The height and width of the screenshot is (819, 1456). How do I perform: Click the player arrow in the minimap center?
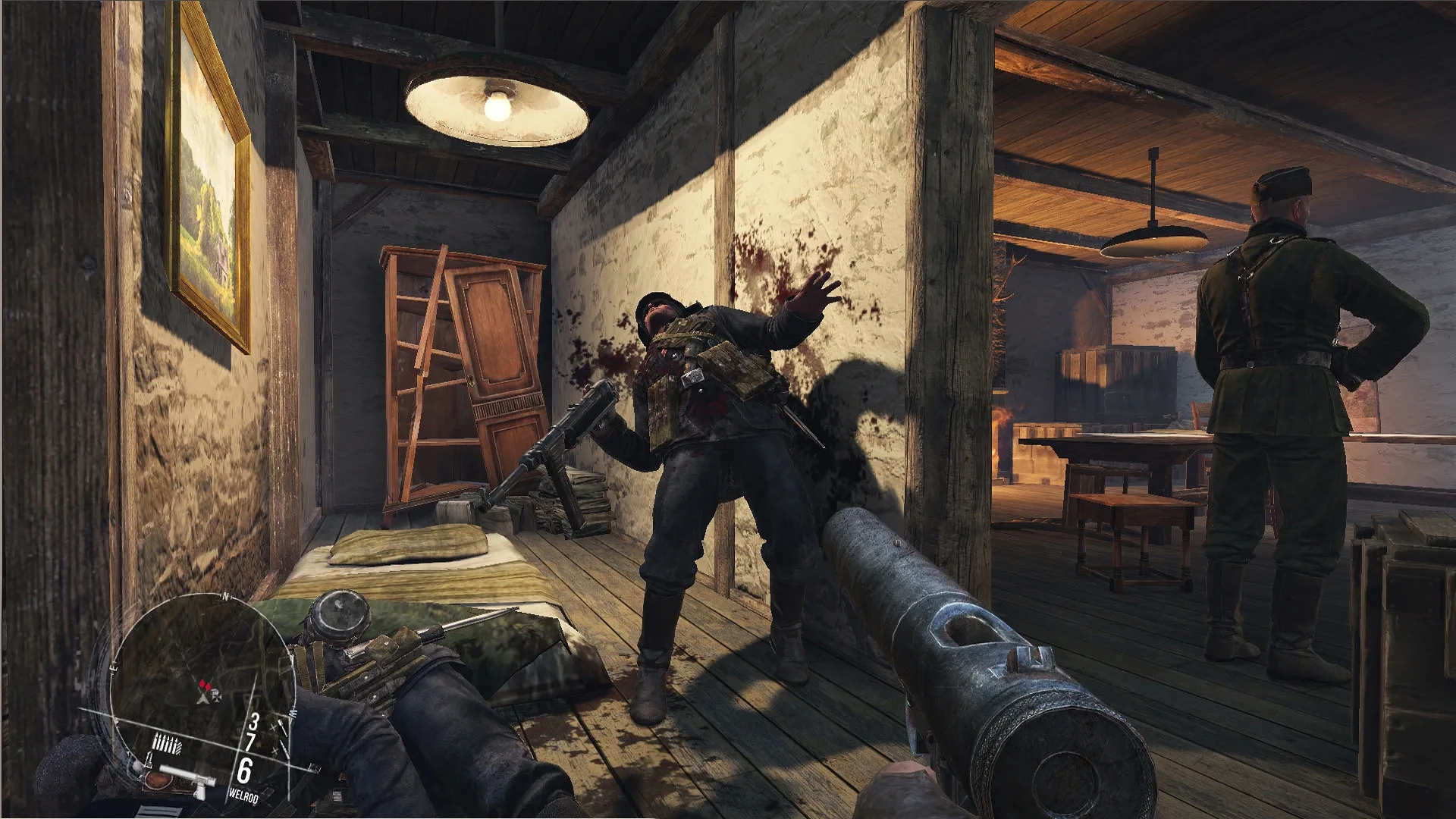(202, 699)
